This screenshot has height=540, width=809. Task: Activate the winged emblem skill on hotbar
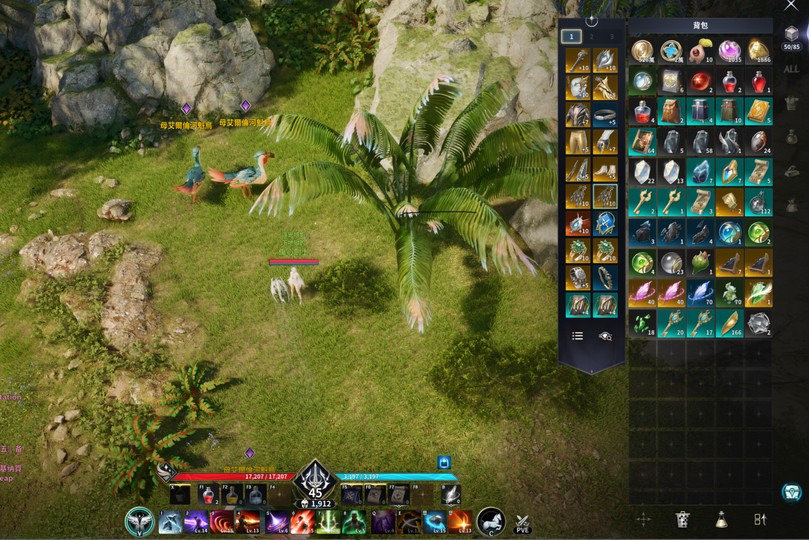pyautogui.click(x=139, y=521)
